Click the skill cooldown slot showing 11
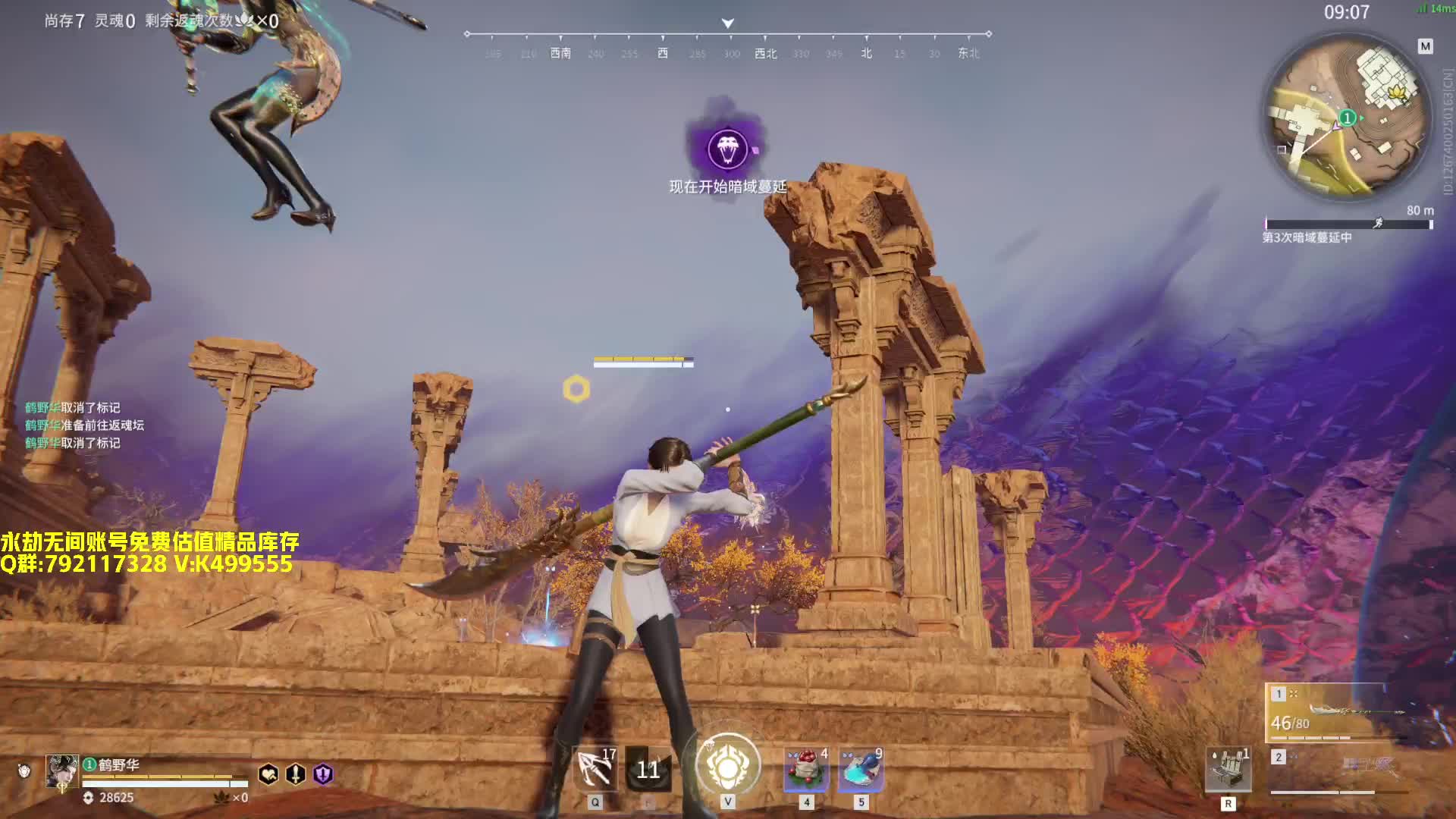Screen dimensions: 1456x819 (648, 770)
